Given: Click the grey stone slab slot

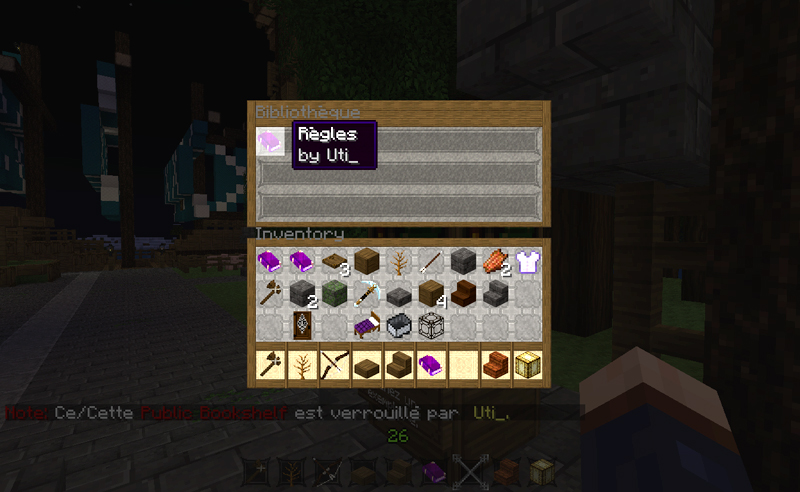Looking at the screenshot, I should (399, 294).
